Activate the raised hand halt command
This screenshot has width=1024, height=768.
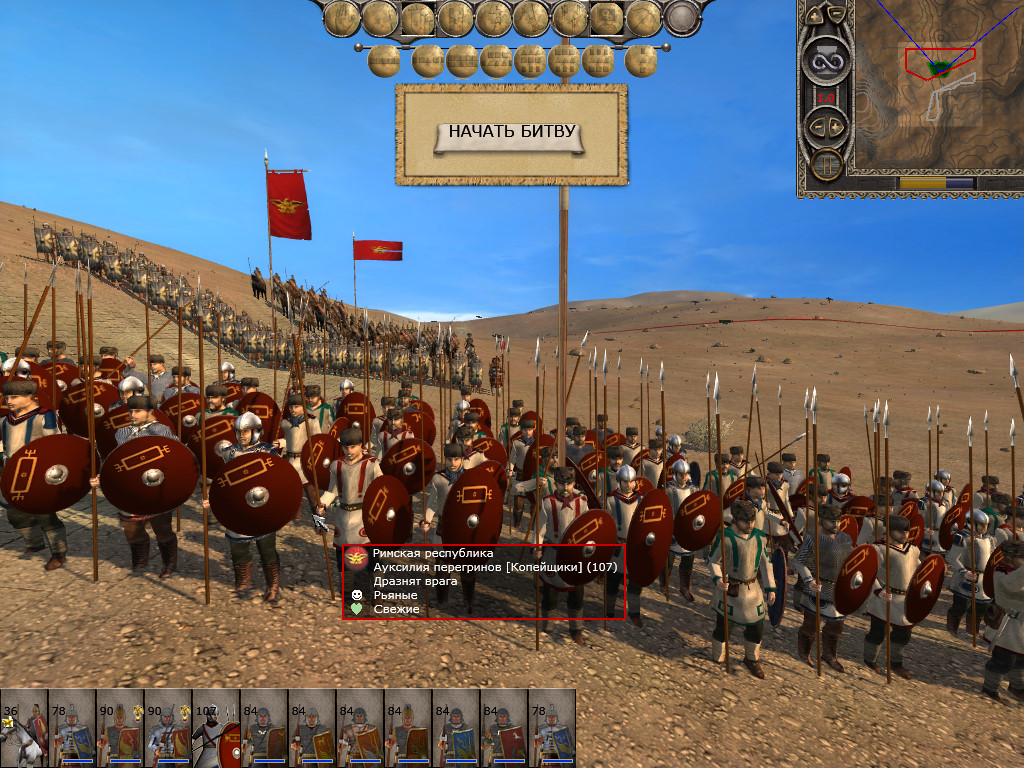tap(343, 17)
